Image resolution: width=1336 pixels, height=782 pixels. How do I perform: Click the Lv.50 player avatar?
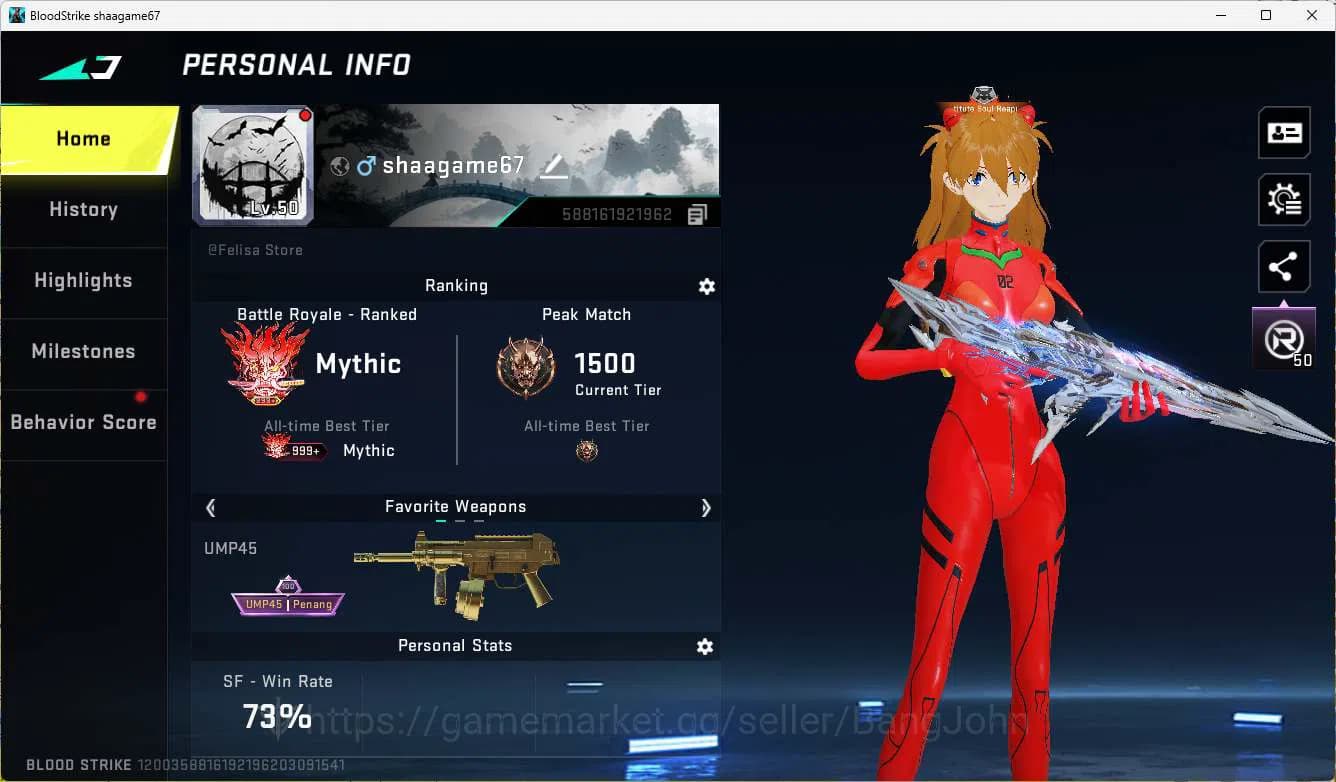[x=253, y=165]
